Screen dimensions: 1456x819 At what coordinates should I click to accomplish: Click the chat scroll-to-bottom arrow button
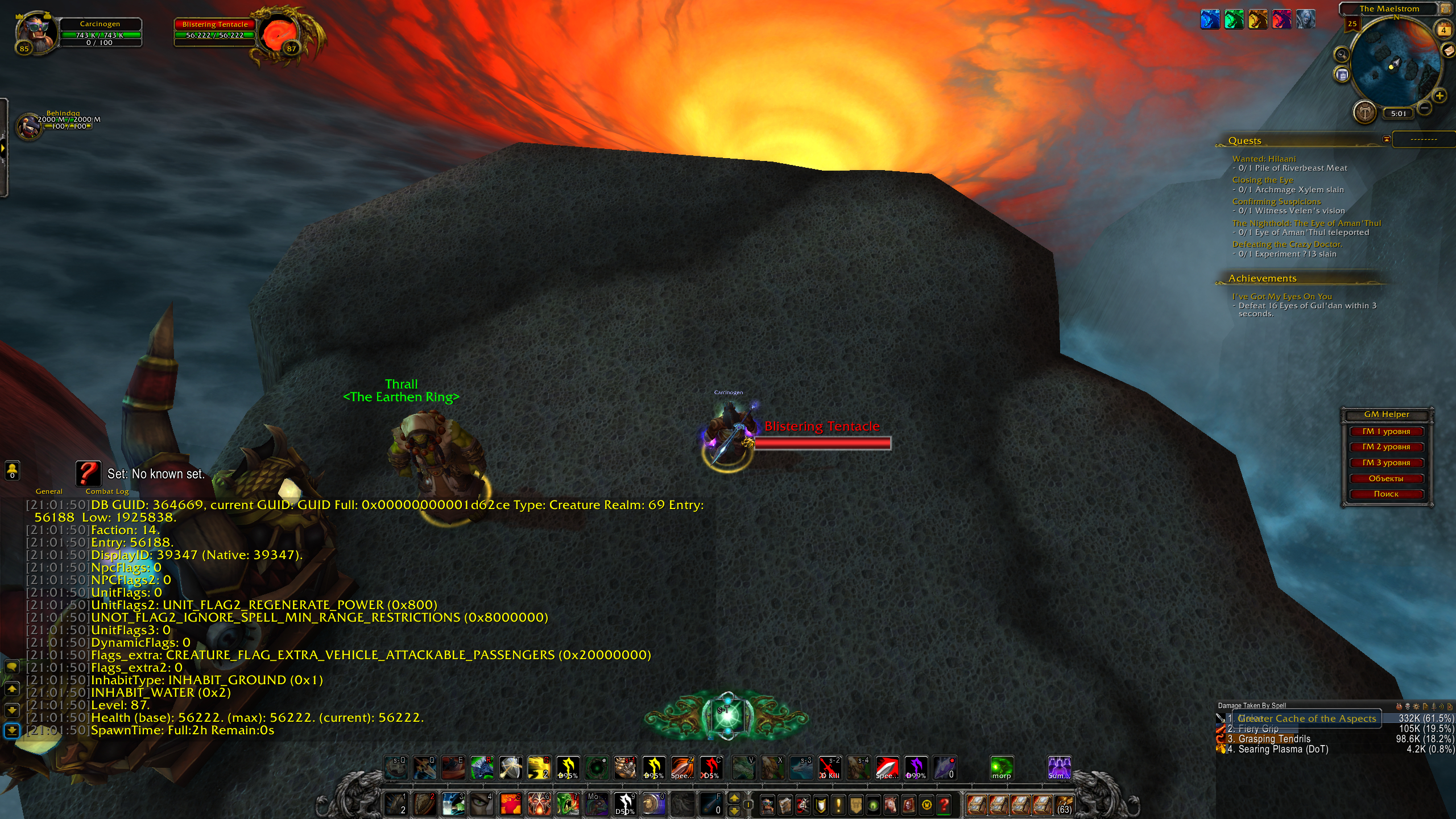(x=12, y=730)
